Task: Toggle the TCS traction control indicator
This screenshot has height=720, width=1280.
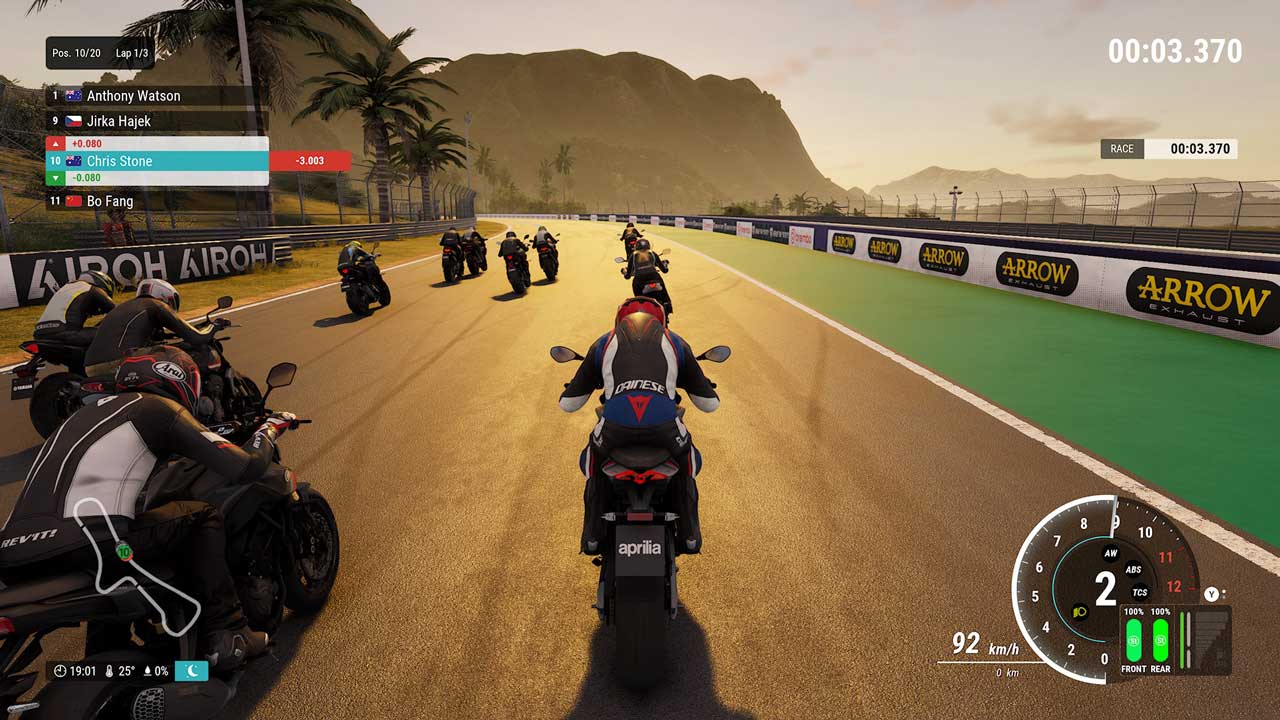Action: coord(1140,592)
